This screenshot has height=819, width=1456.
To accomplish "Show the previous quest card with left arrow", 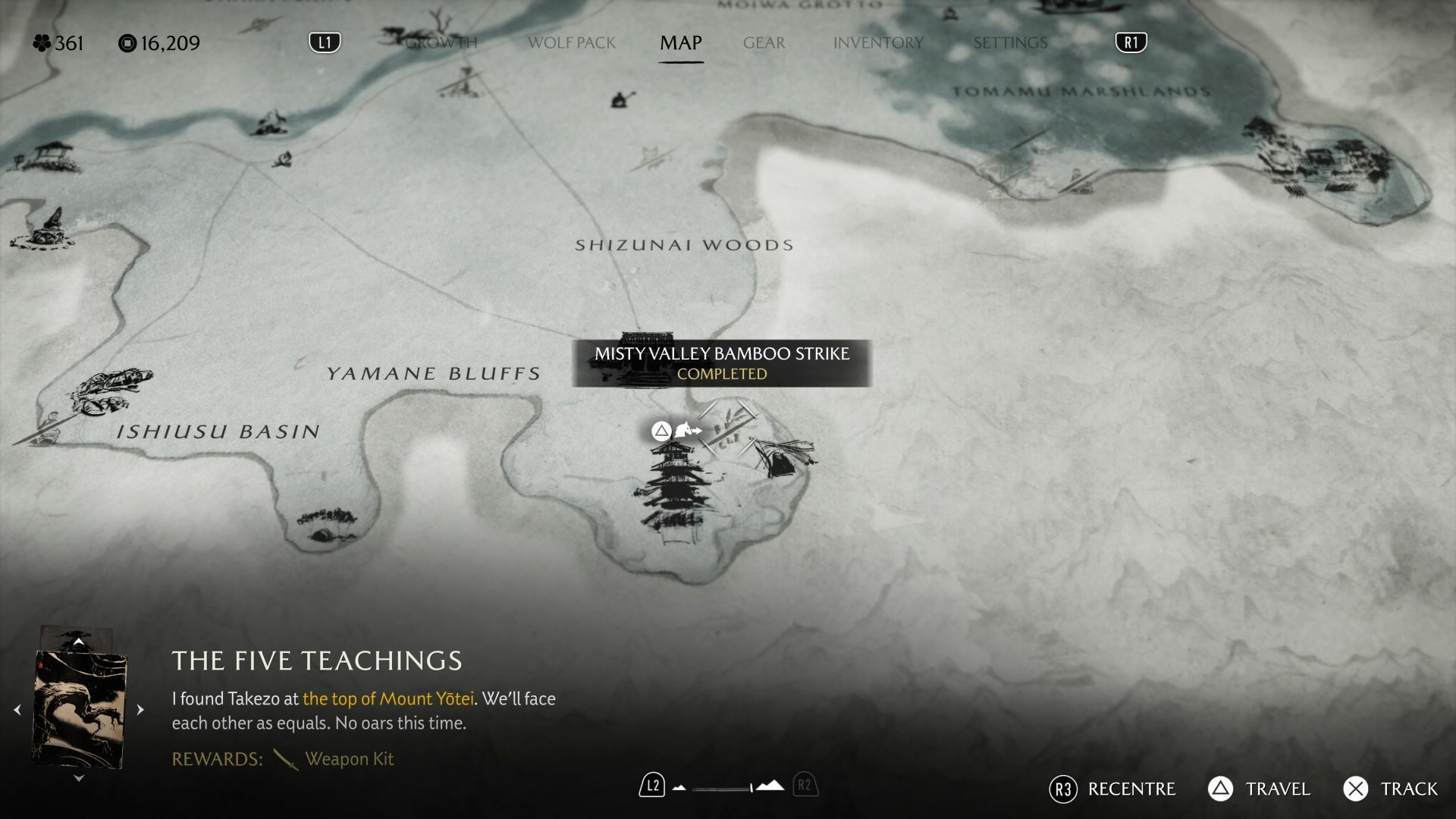I will tap(17, 710).
